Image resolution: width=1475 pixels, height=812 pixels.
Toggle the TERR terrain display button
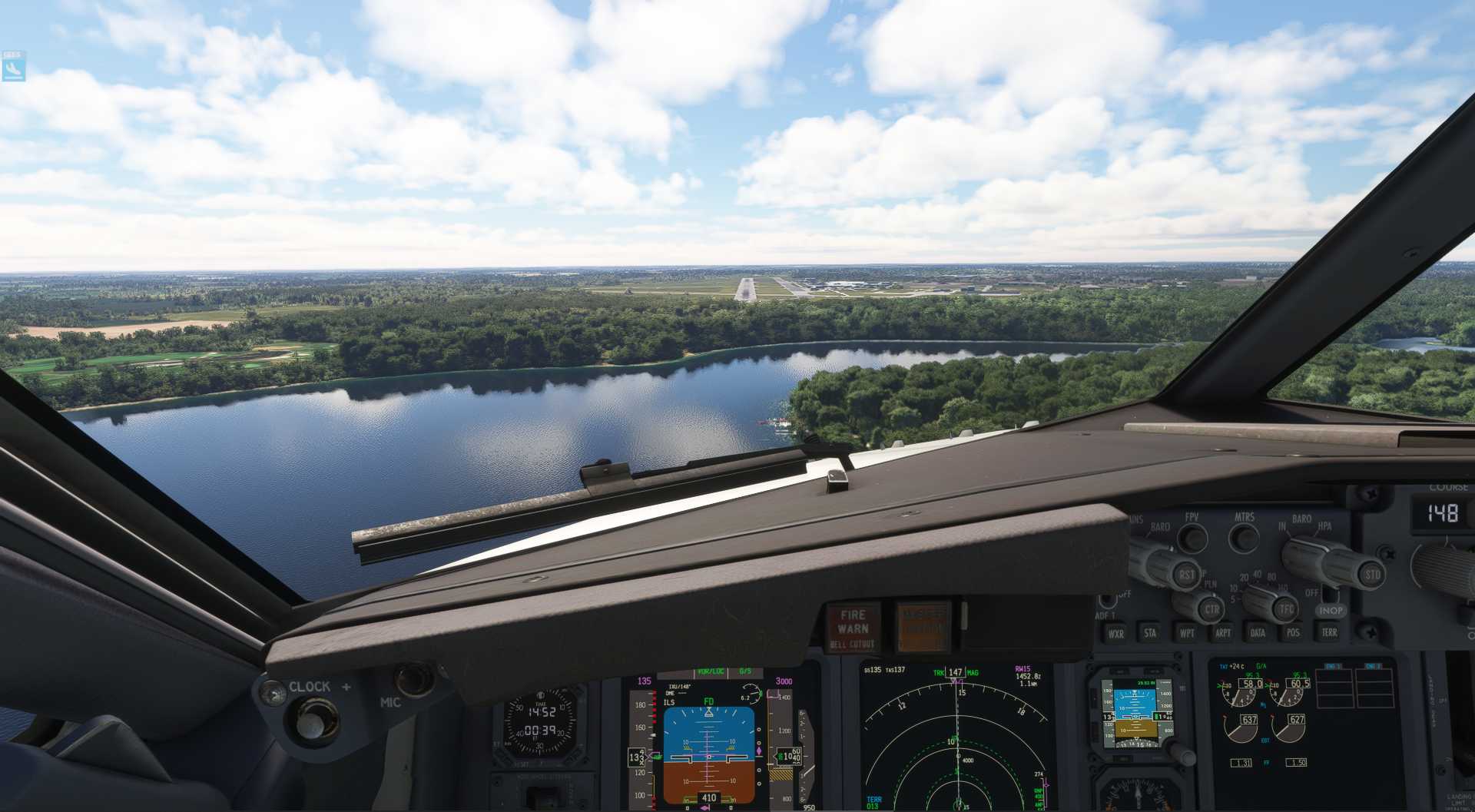[1329, 632]
